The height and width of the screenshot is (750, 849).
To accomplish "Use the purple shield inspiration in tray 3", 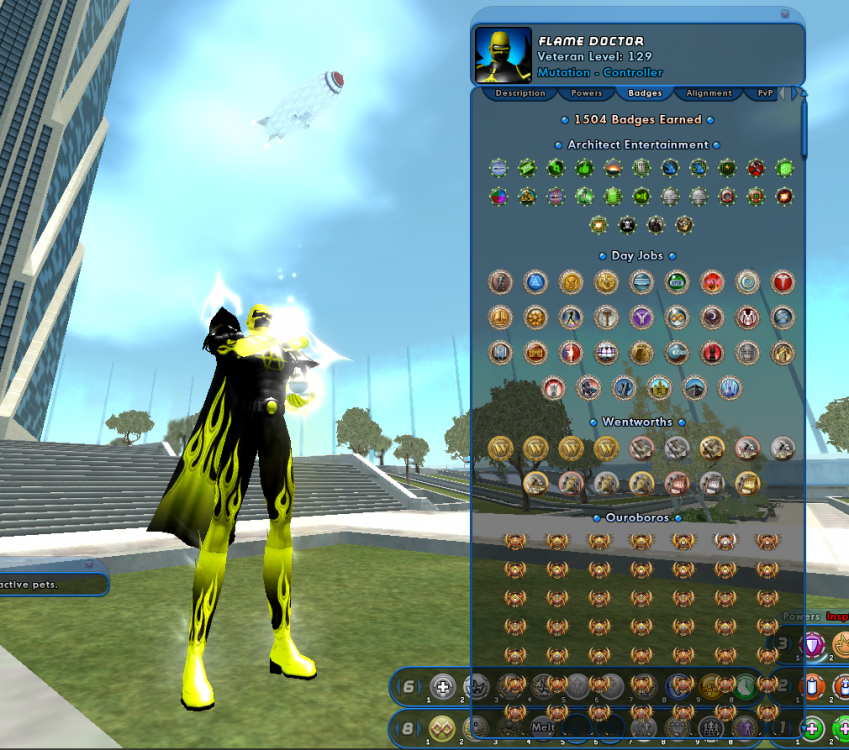I will tap(813, 645).
